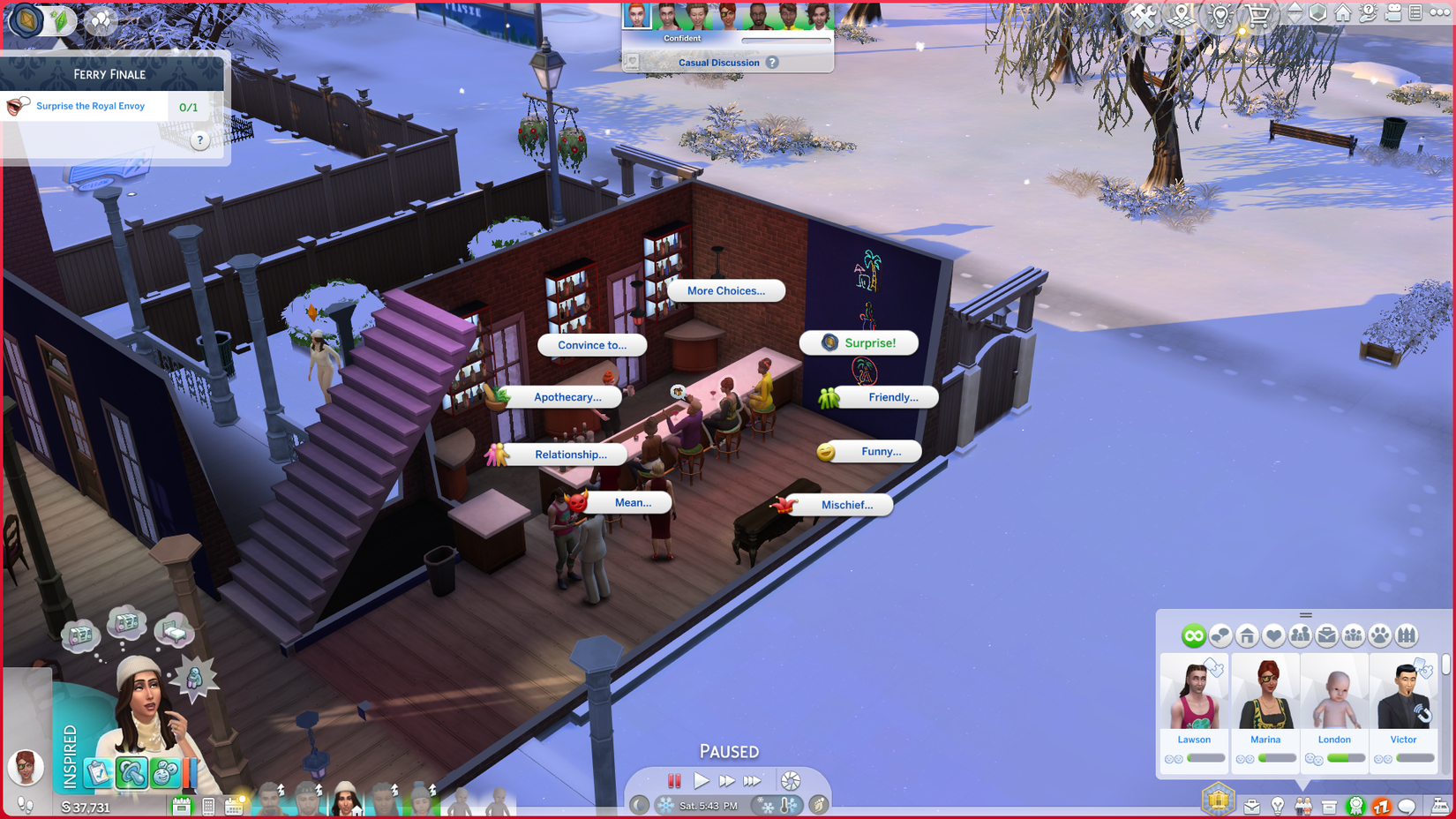Open the shop with the cart icon

point(1257,14)
